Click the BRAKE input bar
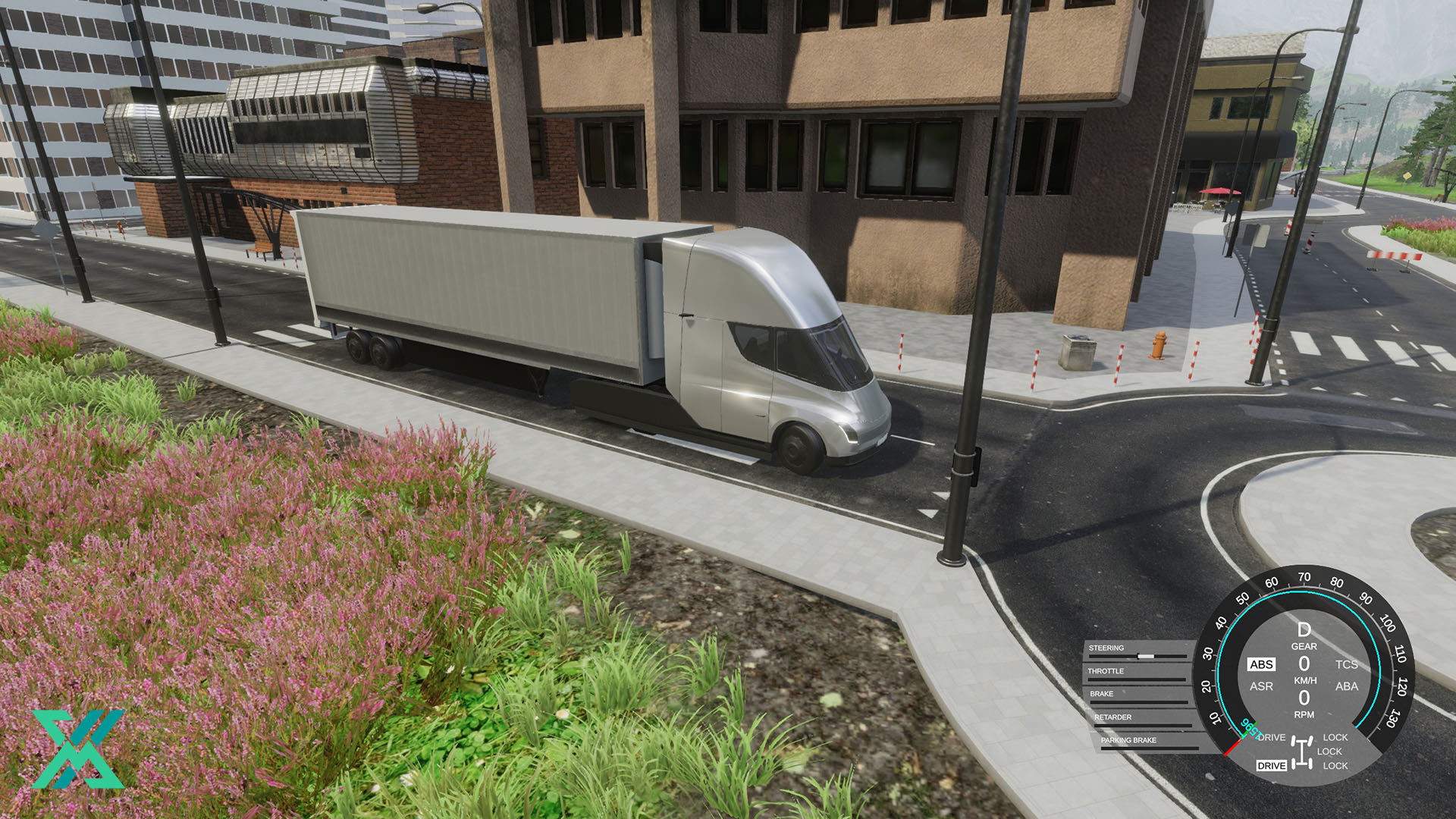This screenshot has height=819, width=1456. pos(1137,702)
